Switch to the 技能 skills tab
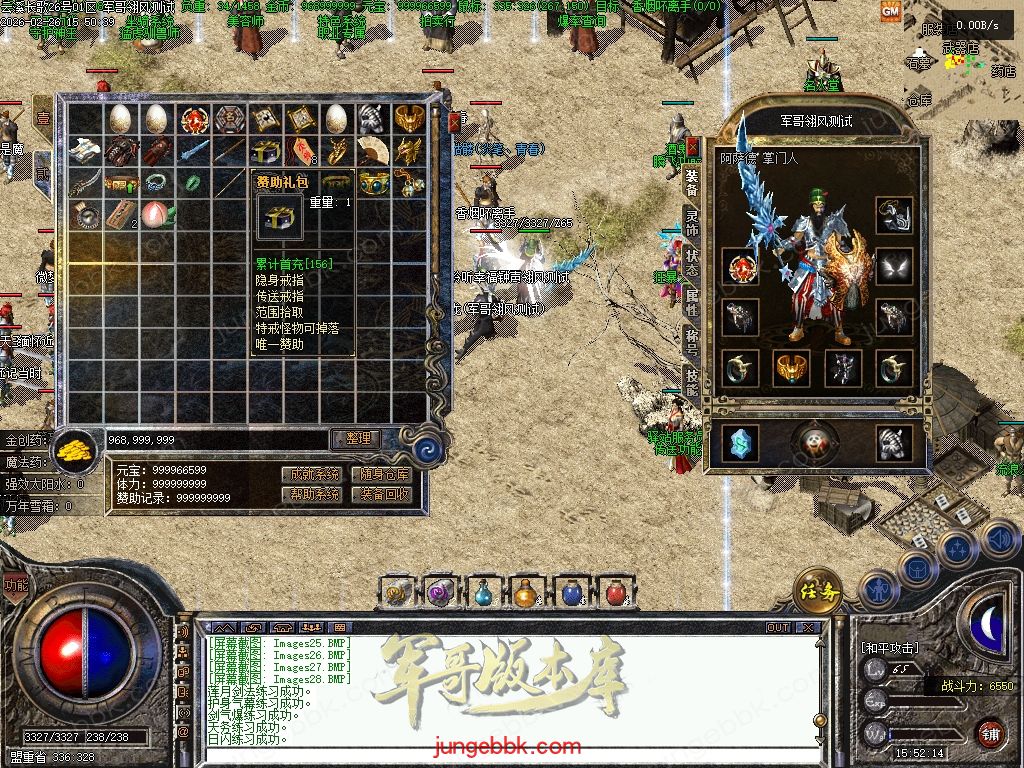Viewport: 1024px width, 768px height. coord(692,380)
